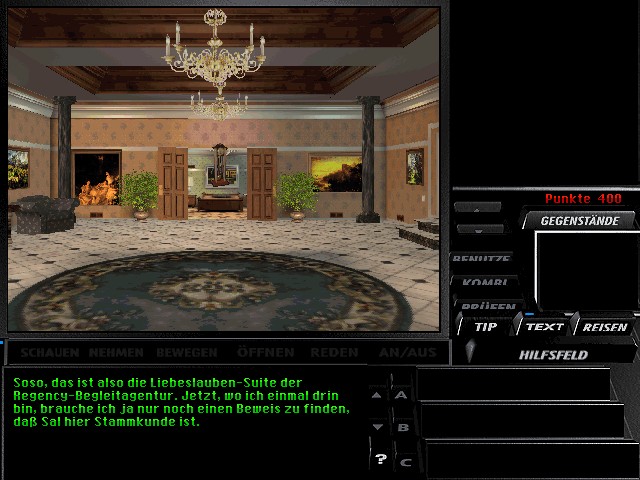This screenshot has height=480, width=640.
Task: Click the question mark button
Action: coord(380,459)
